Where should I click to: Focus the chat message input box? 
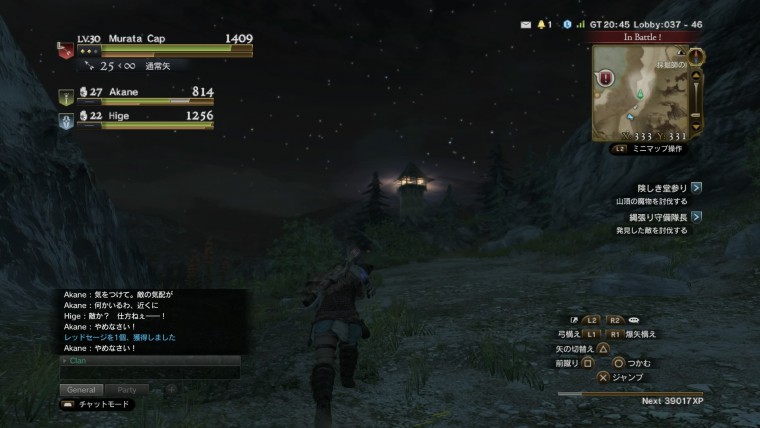pos(150,372)
